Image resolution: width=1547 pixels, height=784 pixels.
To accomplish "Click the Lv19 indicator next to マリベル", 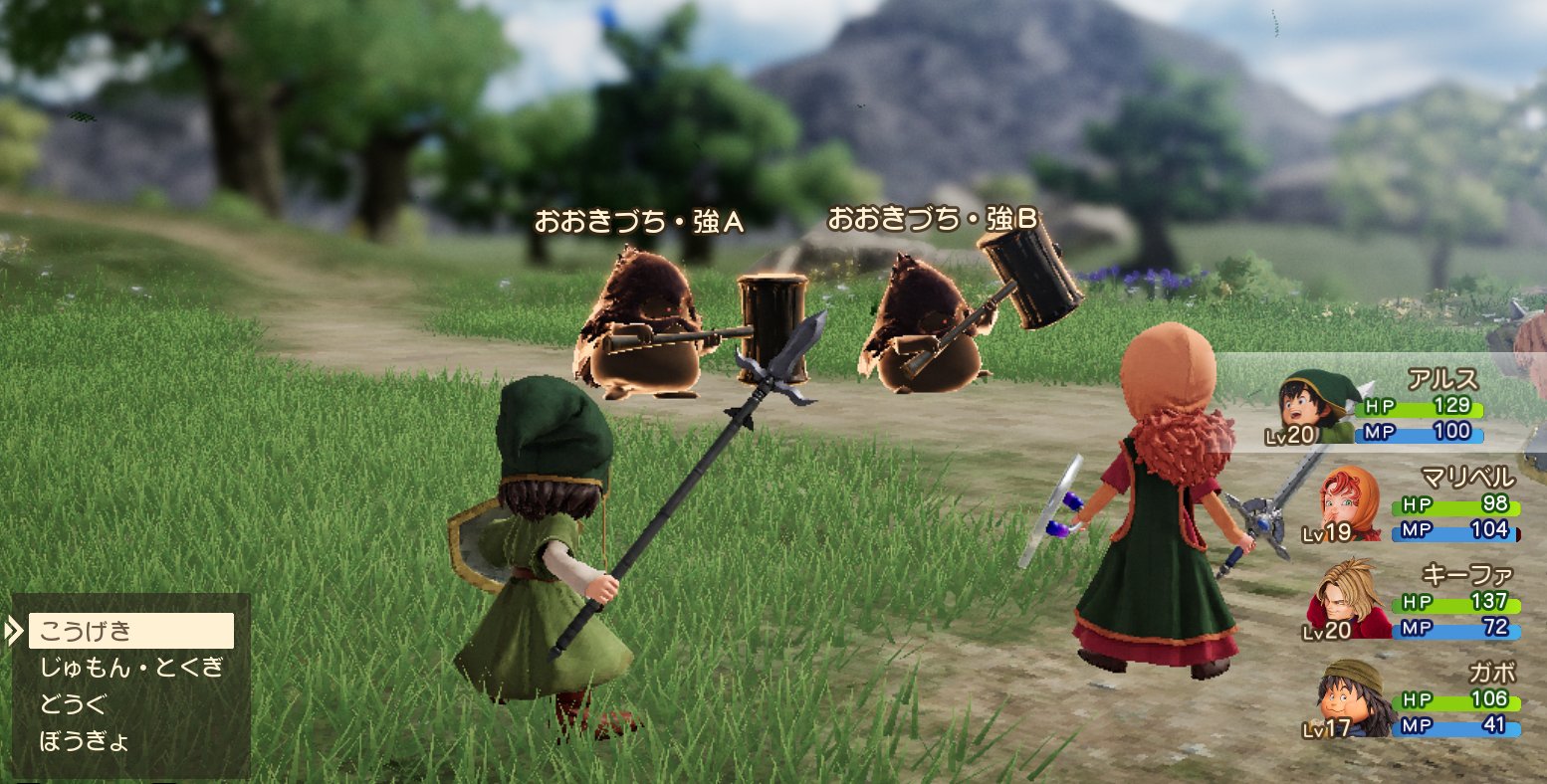I will tap(1329, 535).
